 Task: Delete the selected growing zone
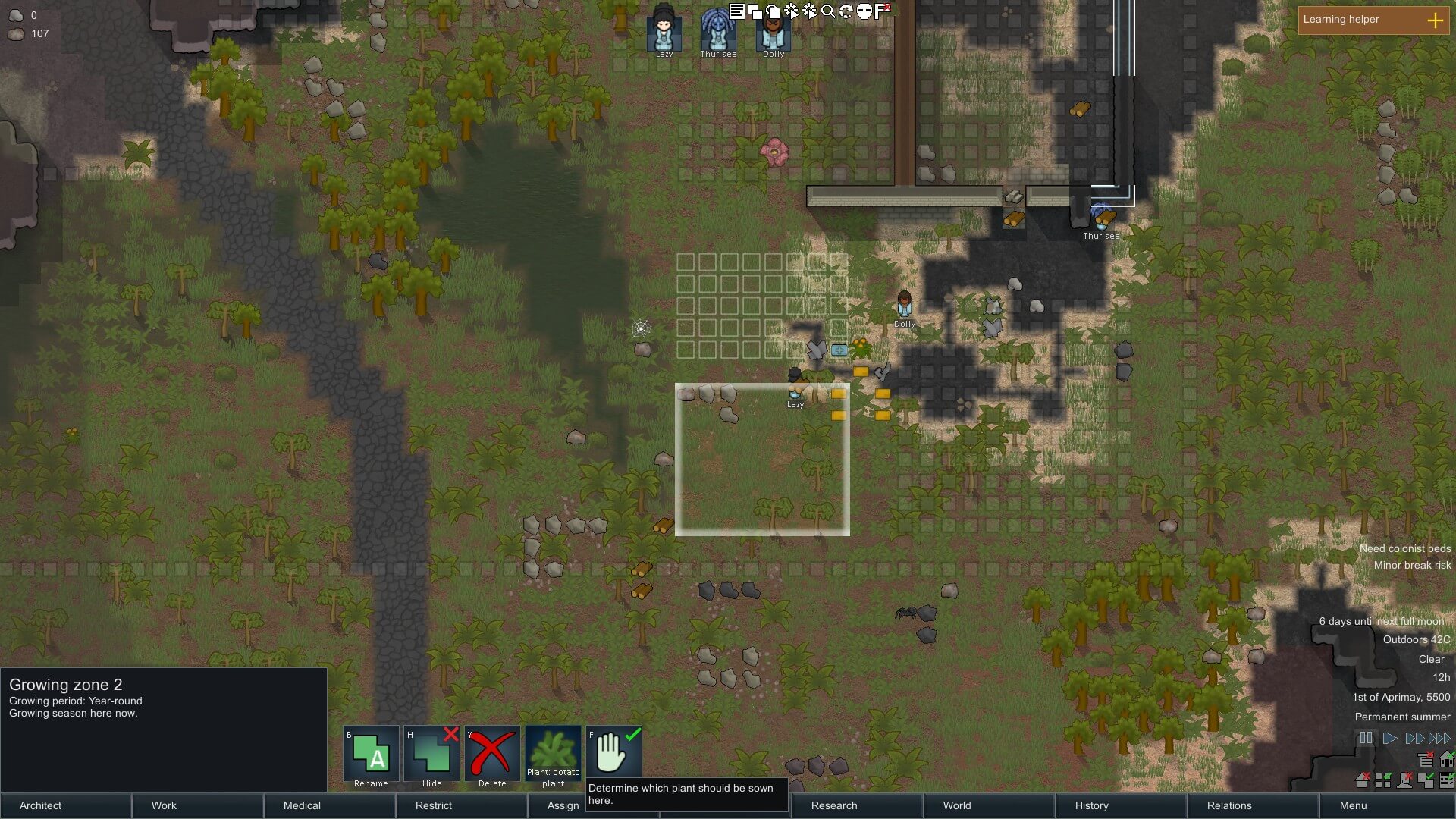492,757
